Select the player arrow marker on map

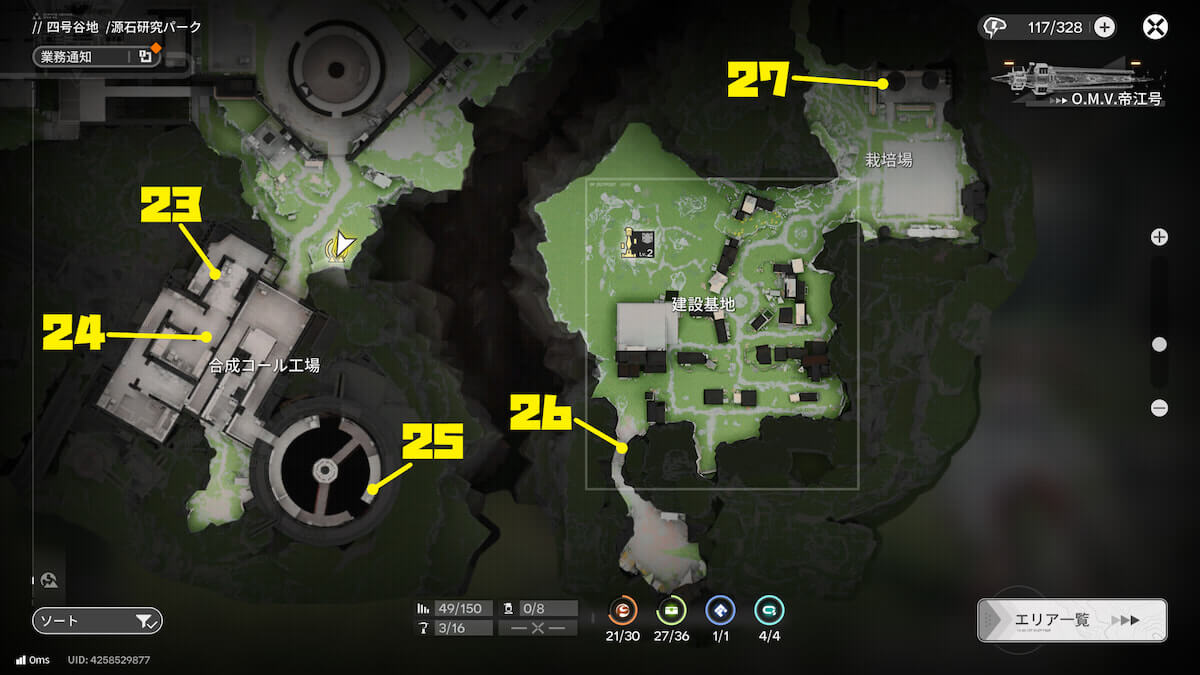coord(343,244)
